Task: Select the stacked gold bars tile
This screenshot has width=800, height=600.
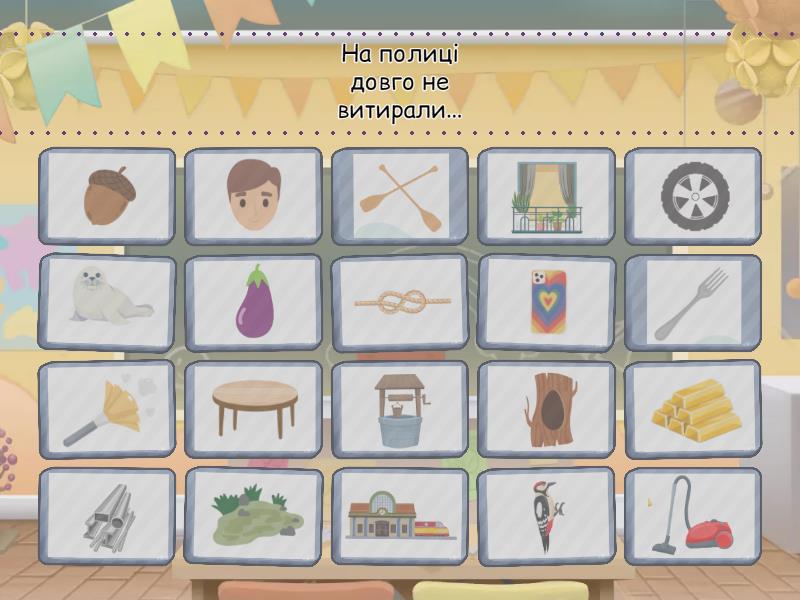Action: (x=693, y=409)
